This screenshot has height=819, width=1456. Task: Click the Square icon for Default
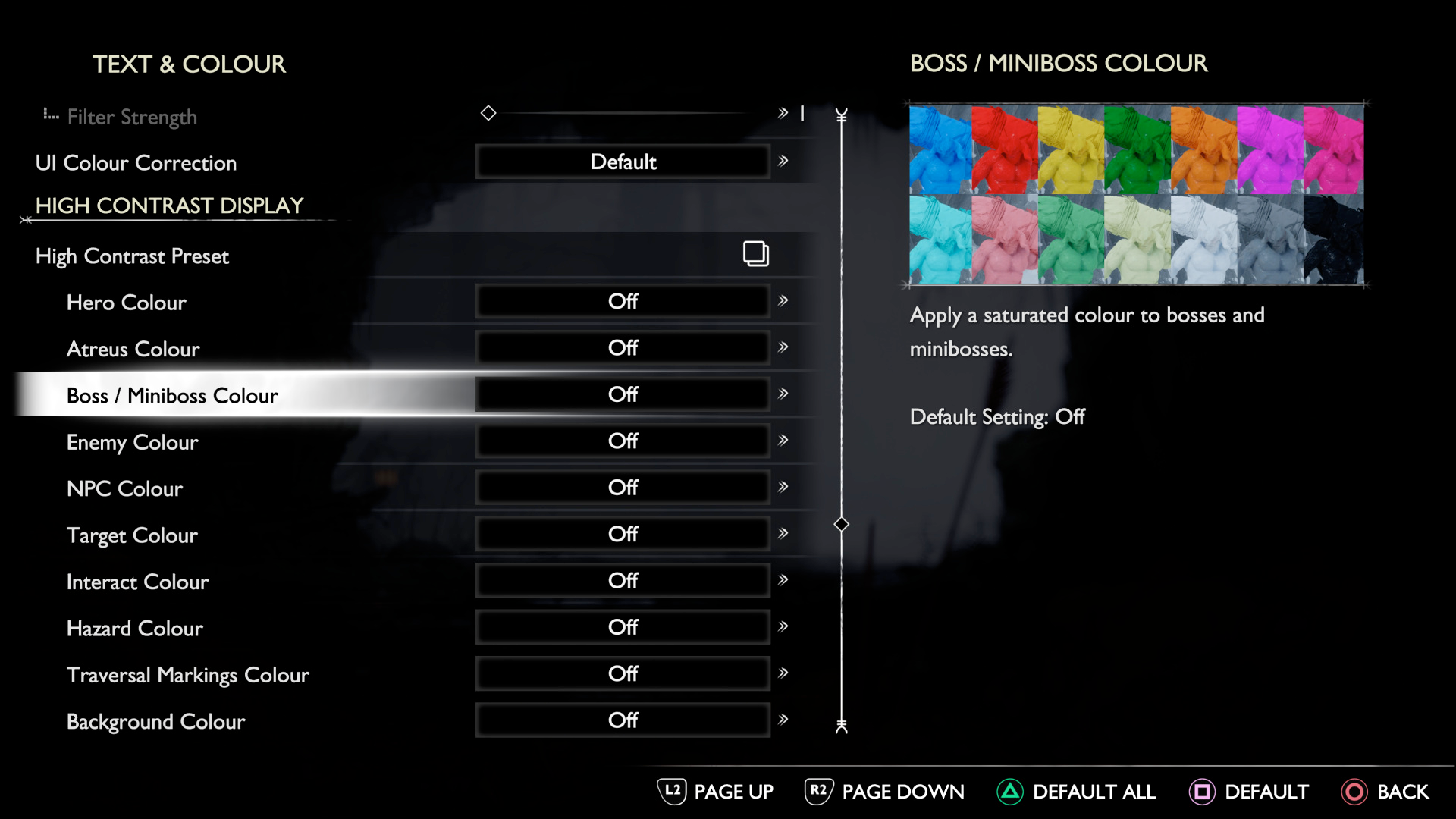[x=1204, y=791]
